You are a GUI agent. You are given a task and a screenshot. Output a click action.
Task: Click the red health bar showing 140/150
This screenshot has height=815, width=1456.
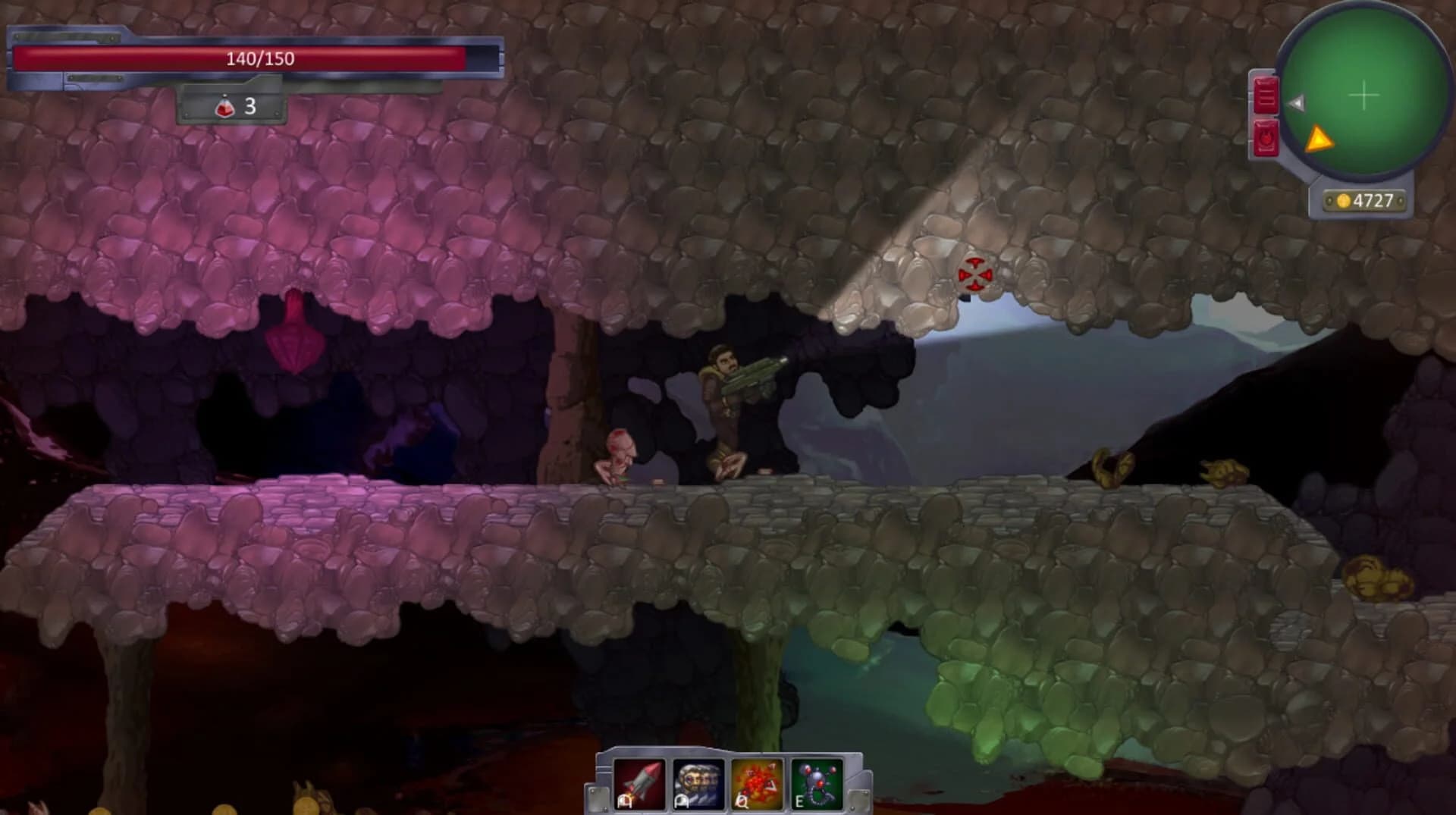258,57
